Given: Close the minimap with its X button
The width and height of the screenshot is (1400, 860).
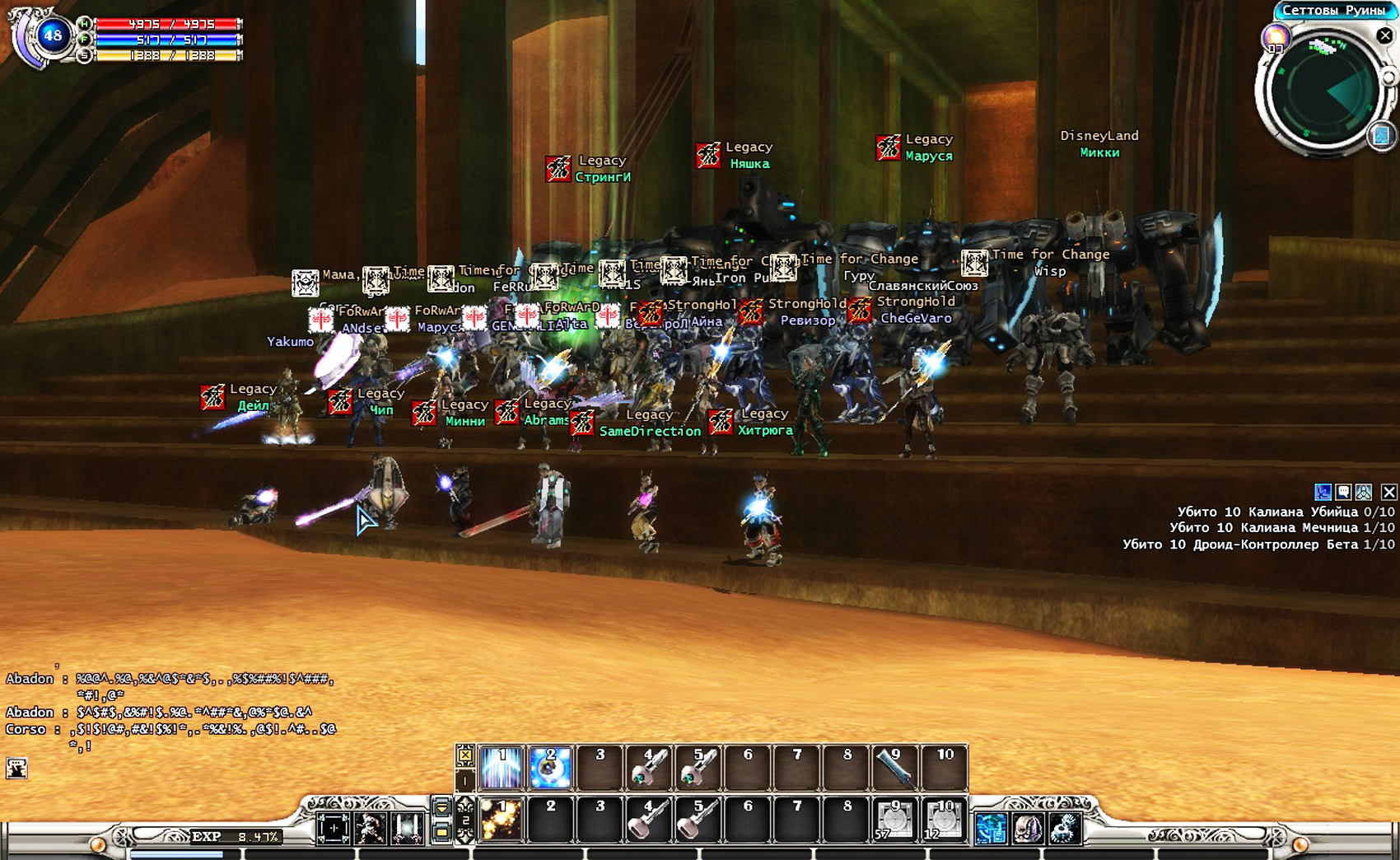Looking at the screenshot, I should click(1384, 35).
